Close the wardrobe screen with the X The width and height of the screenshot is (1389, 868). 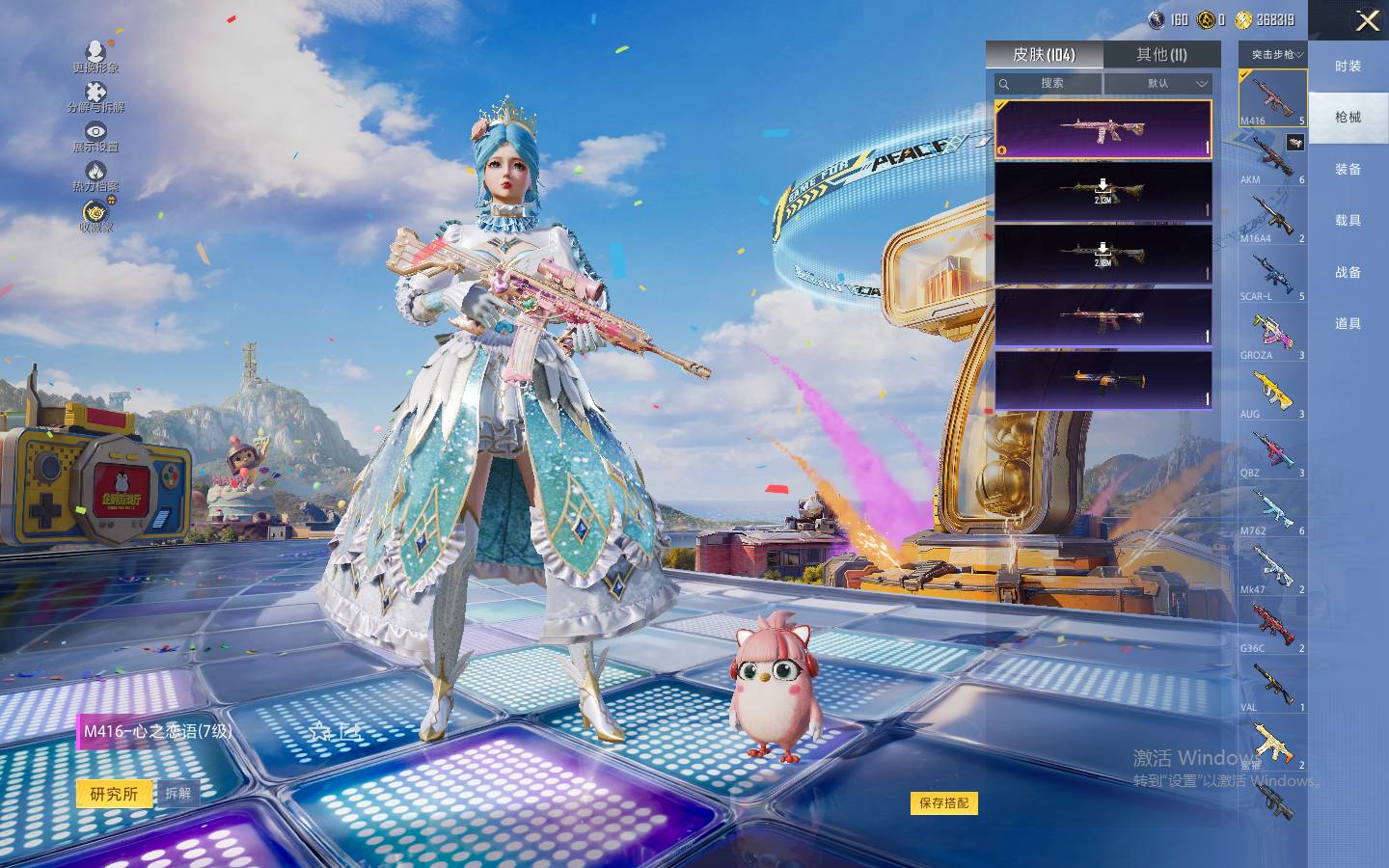coord(1367,20)
